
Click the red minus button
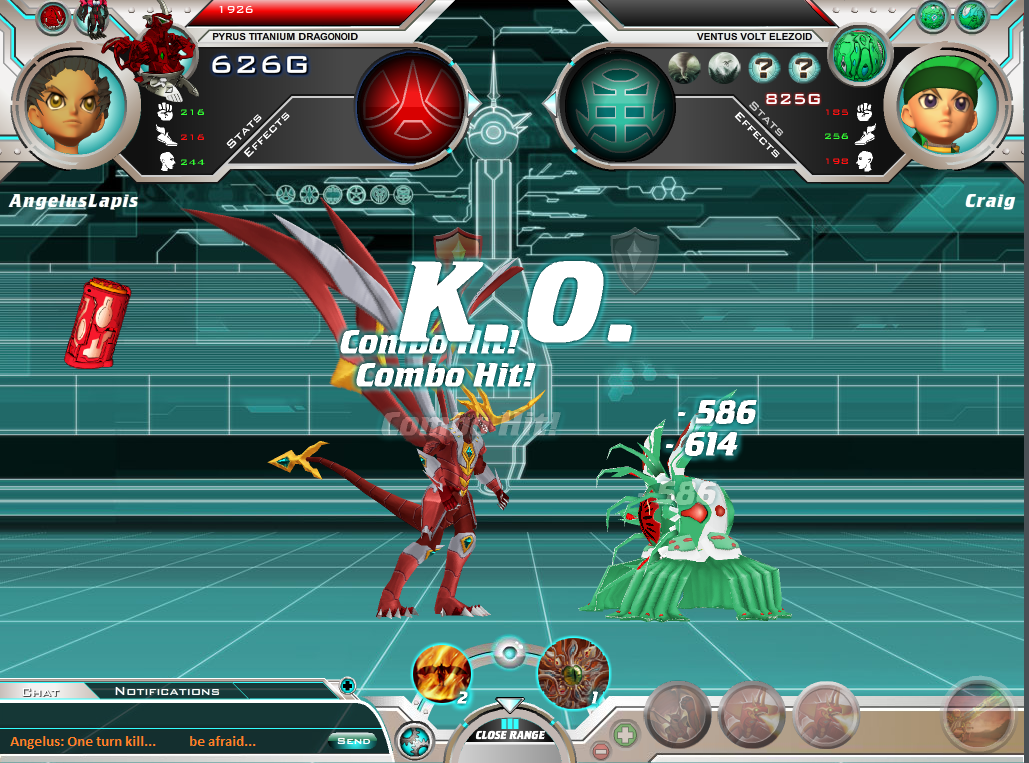600,751
